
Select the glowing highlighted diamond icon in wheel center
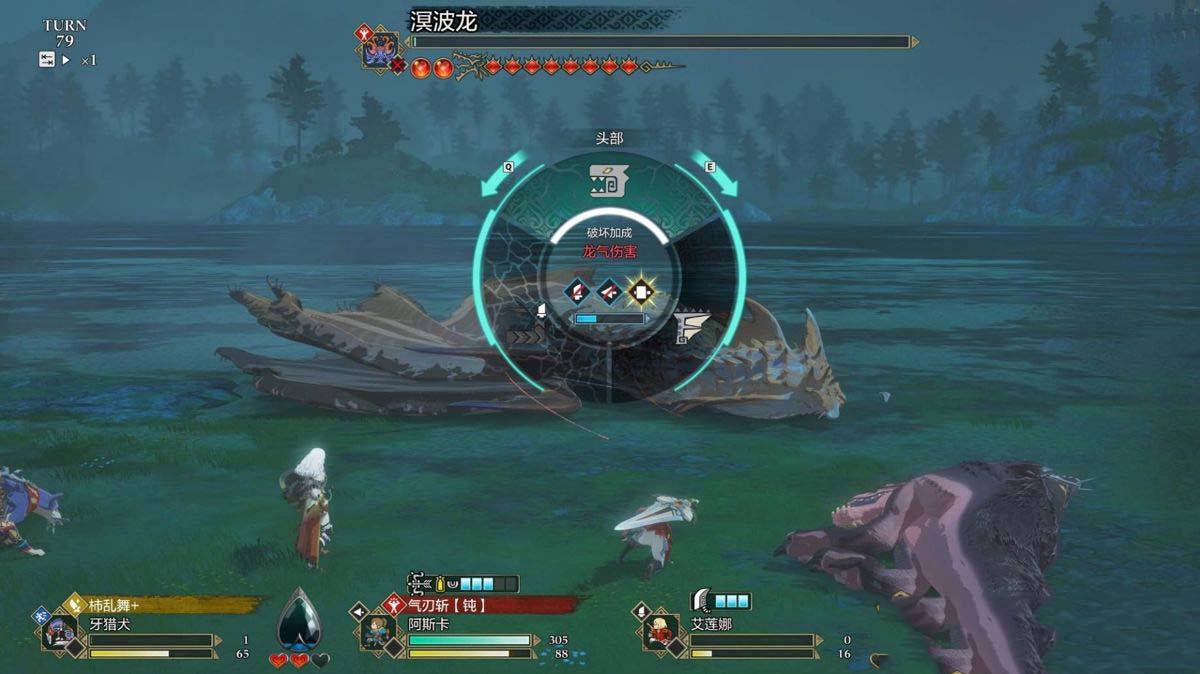640,292
